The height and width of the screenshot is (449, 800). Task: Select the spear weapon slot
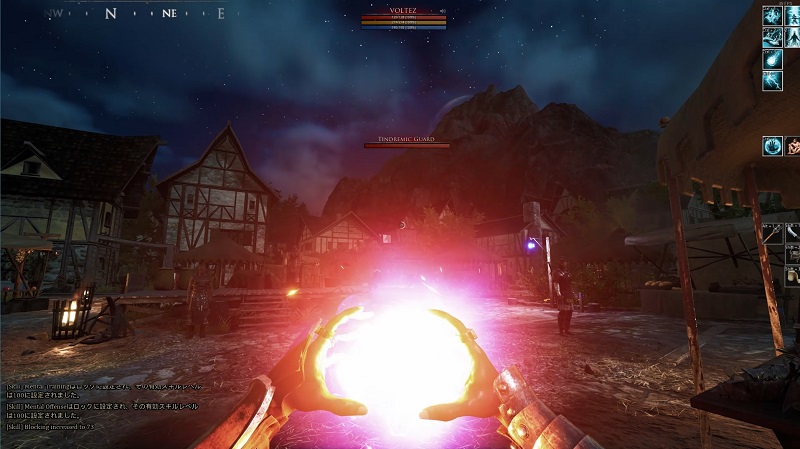click(x=772, y=233)
